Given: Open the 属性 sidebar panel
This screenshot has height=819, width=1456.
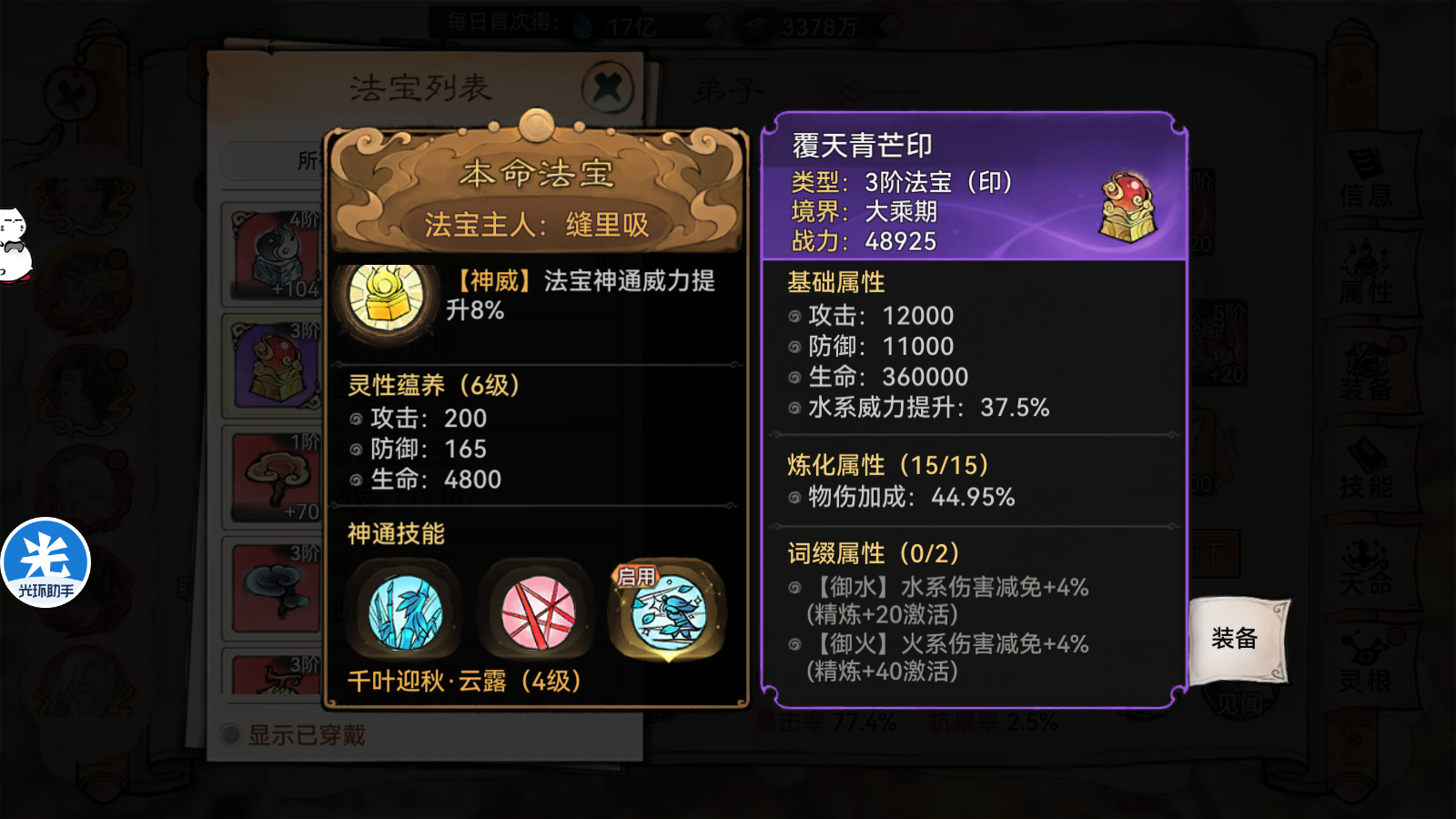Looking at the screenshot, I should pyautogui.click(x=1374, y=275).
